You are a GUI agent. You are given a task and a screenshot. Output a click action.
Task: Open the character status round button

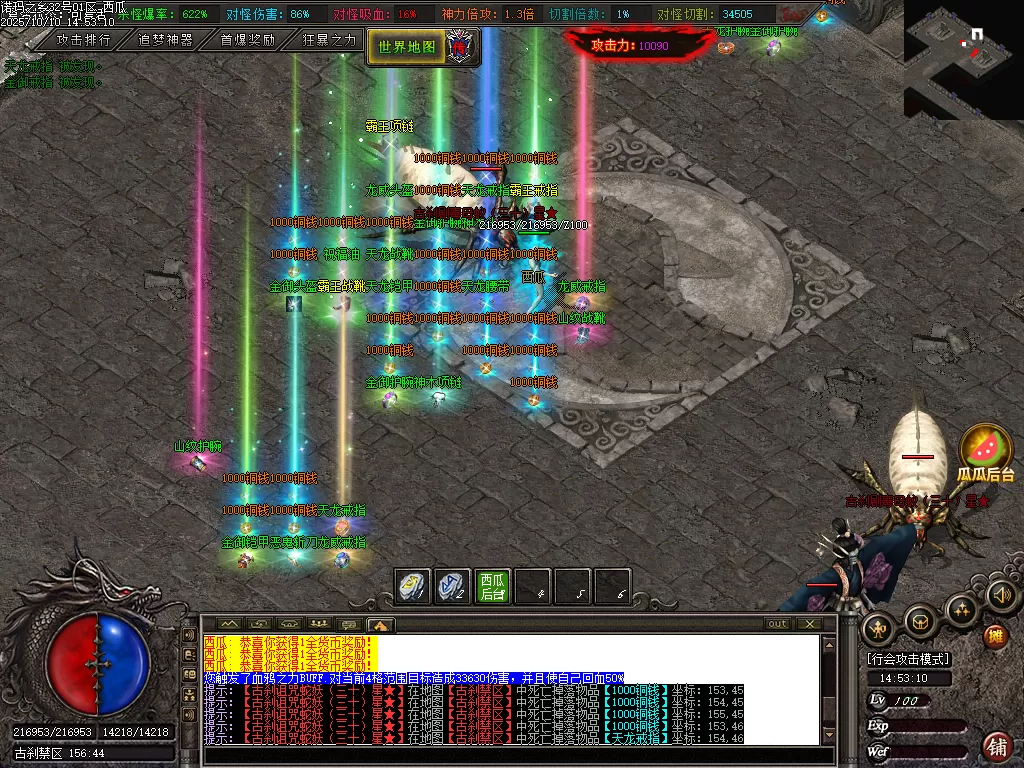tap(878, 627)
